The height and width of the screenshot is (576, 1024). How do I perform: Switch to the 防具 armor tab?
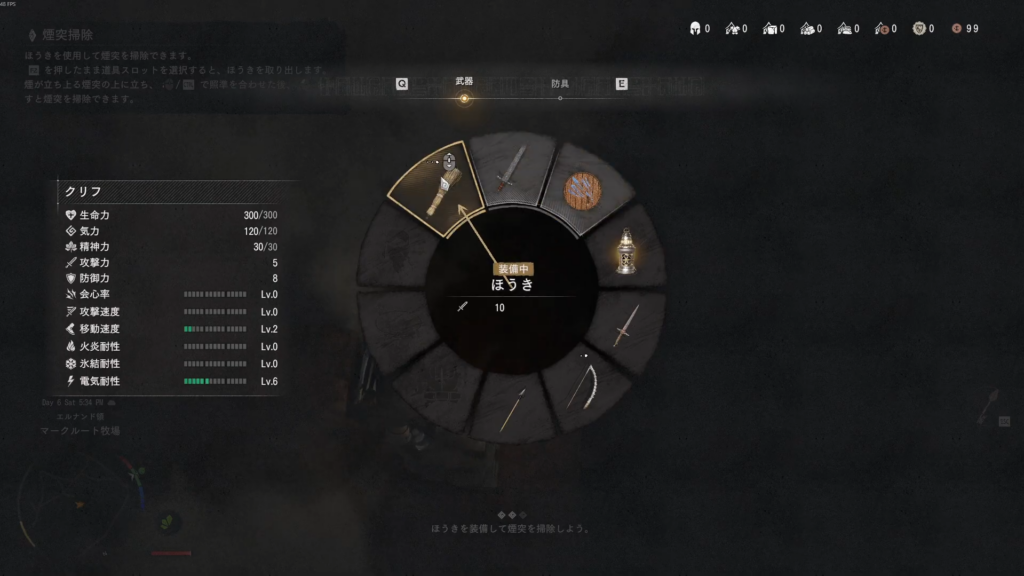pyautogui.click(x=560, y=83)
